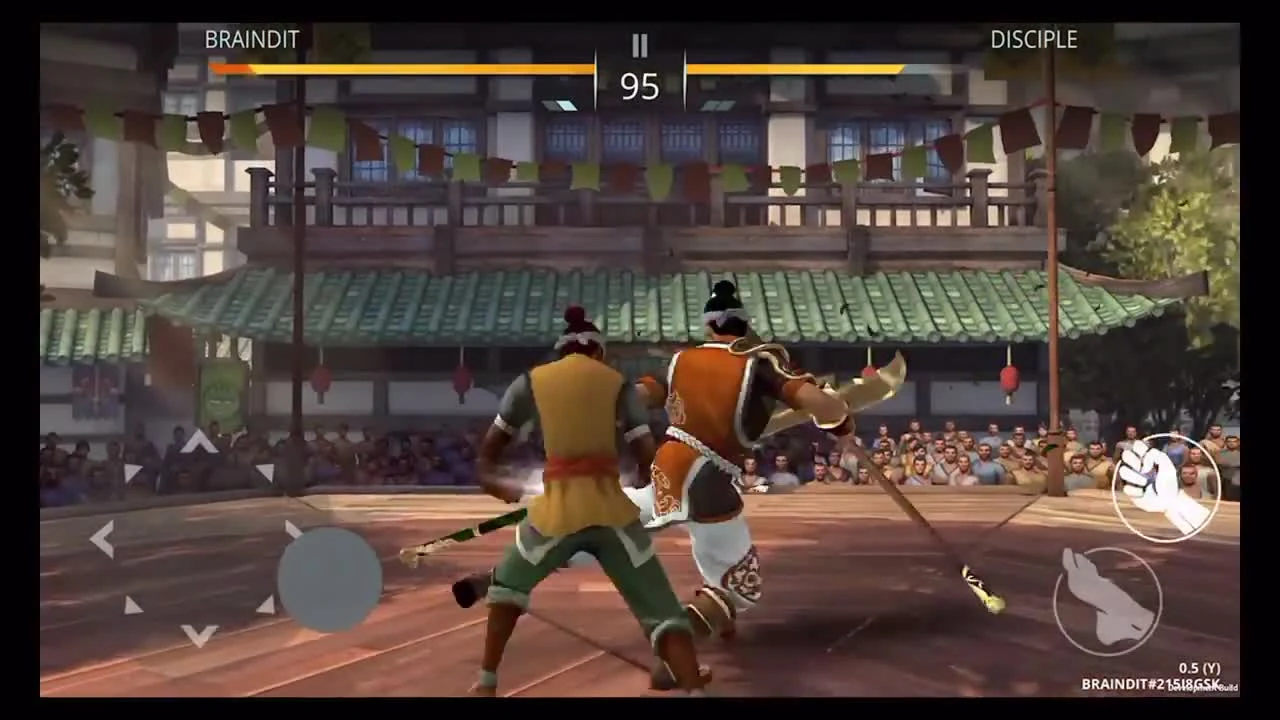Tap BRAINDIT's yellow health bar
This screenshot has height=720, width=1280.
400,68
